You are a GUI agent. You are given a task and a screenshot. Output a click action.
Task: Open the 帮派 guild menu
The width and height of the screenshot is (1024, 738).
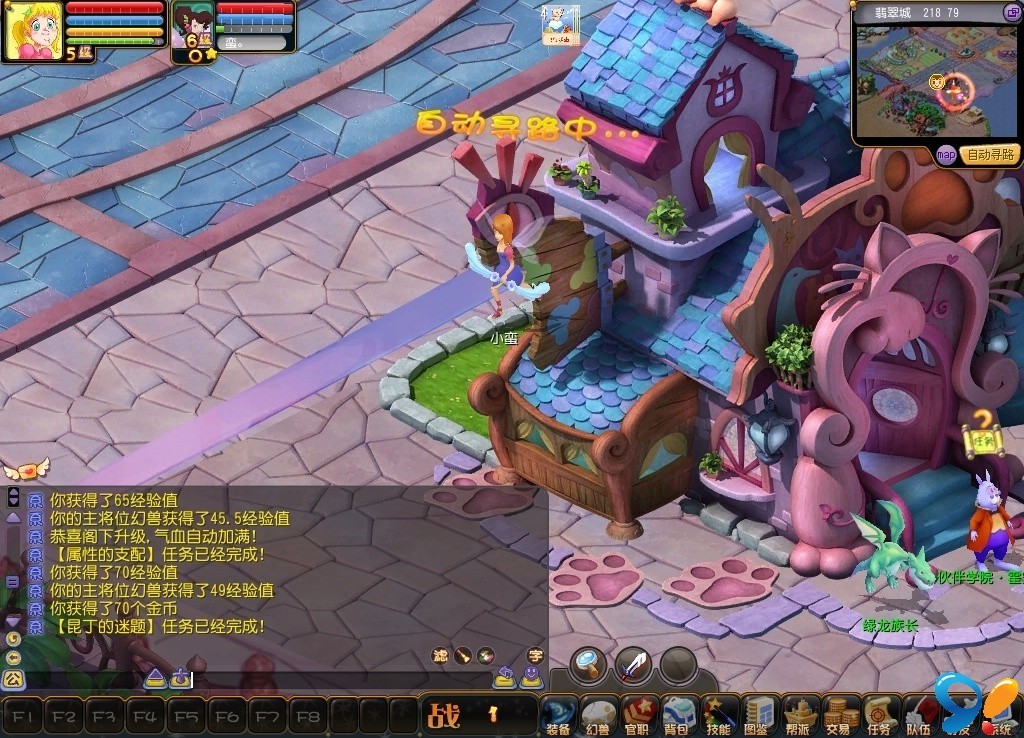click(799, 714)
